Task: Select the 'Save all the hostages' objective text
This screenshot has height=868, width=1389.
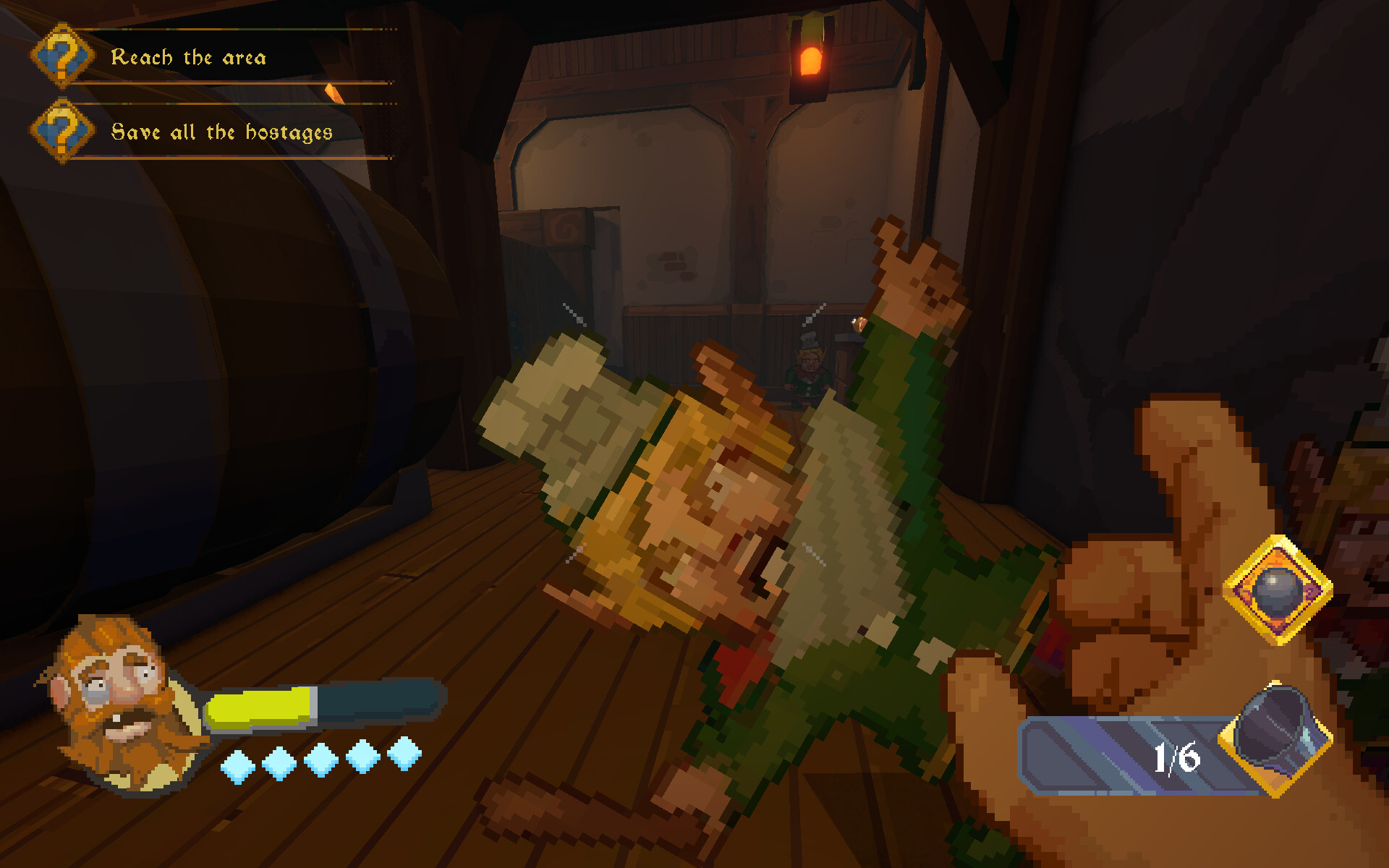Action: coord(221,132)
